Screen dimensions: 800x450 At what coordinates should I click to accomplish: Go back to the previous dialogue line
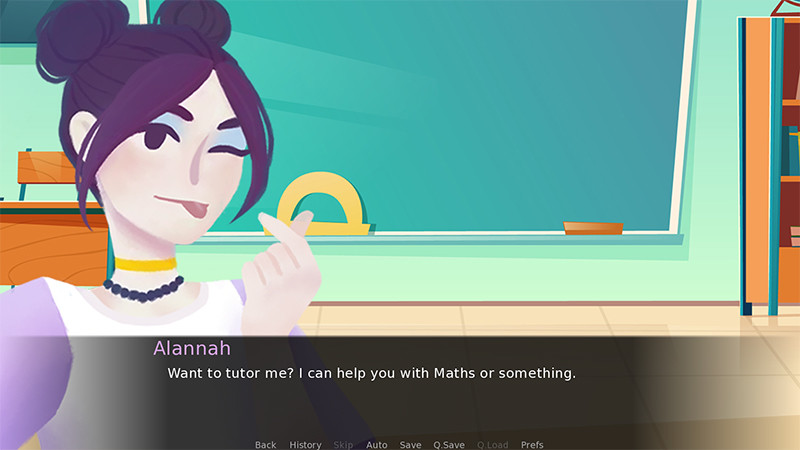point(265,444)
